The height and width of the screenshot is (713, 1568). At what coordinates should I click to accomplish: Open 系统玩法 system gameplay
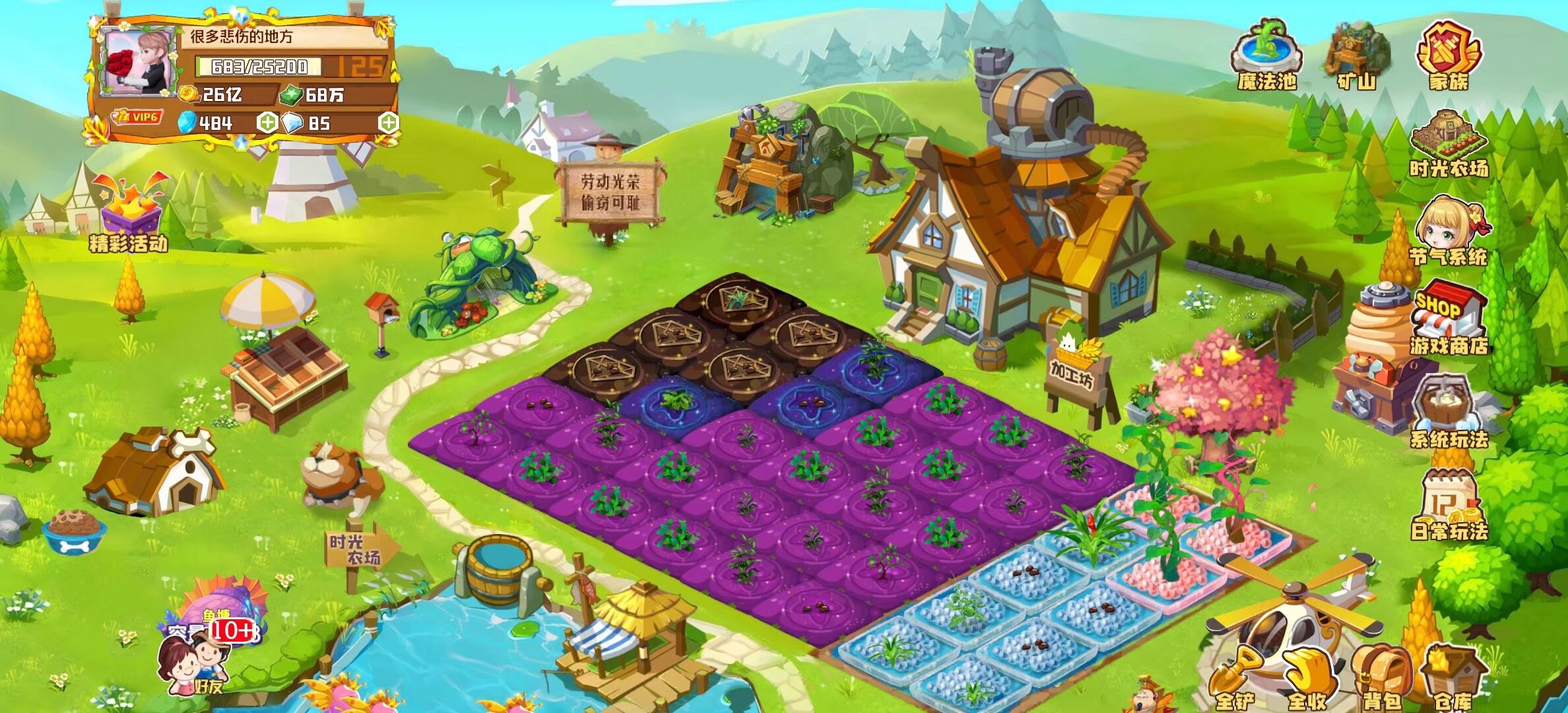click(x=1448, y=409)
